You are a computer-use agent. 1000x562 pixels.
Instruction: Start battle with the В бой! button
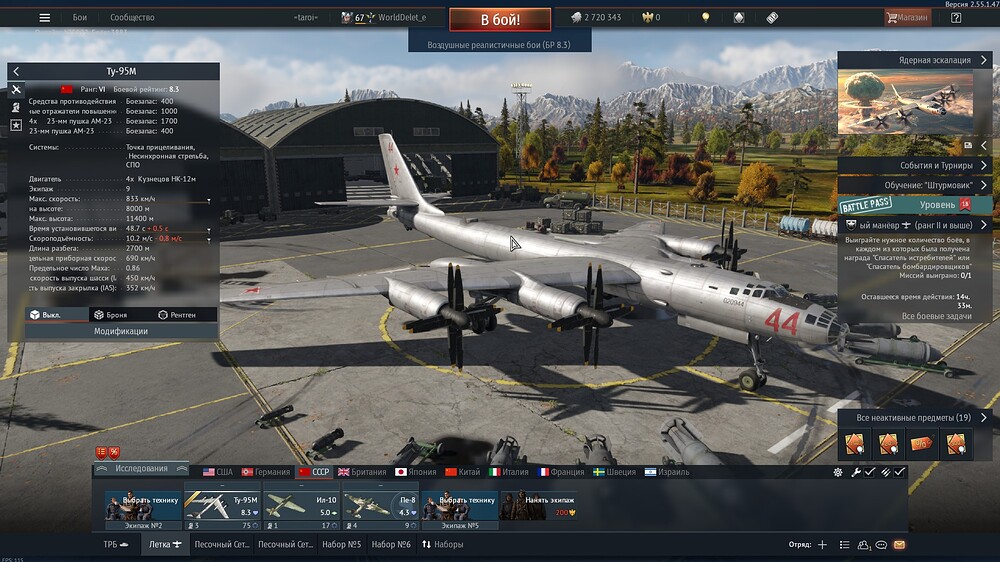pyautogui.click(x=499, y=19)
